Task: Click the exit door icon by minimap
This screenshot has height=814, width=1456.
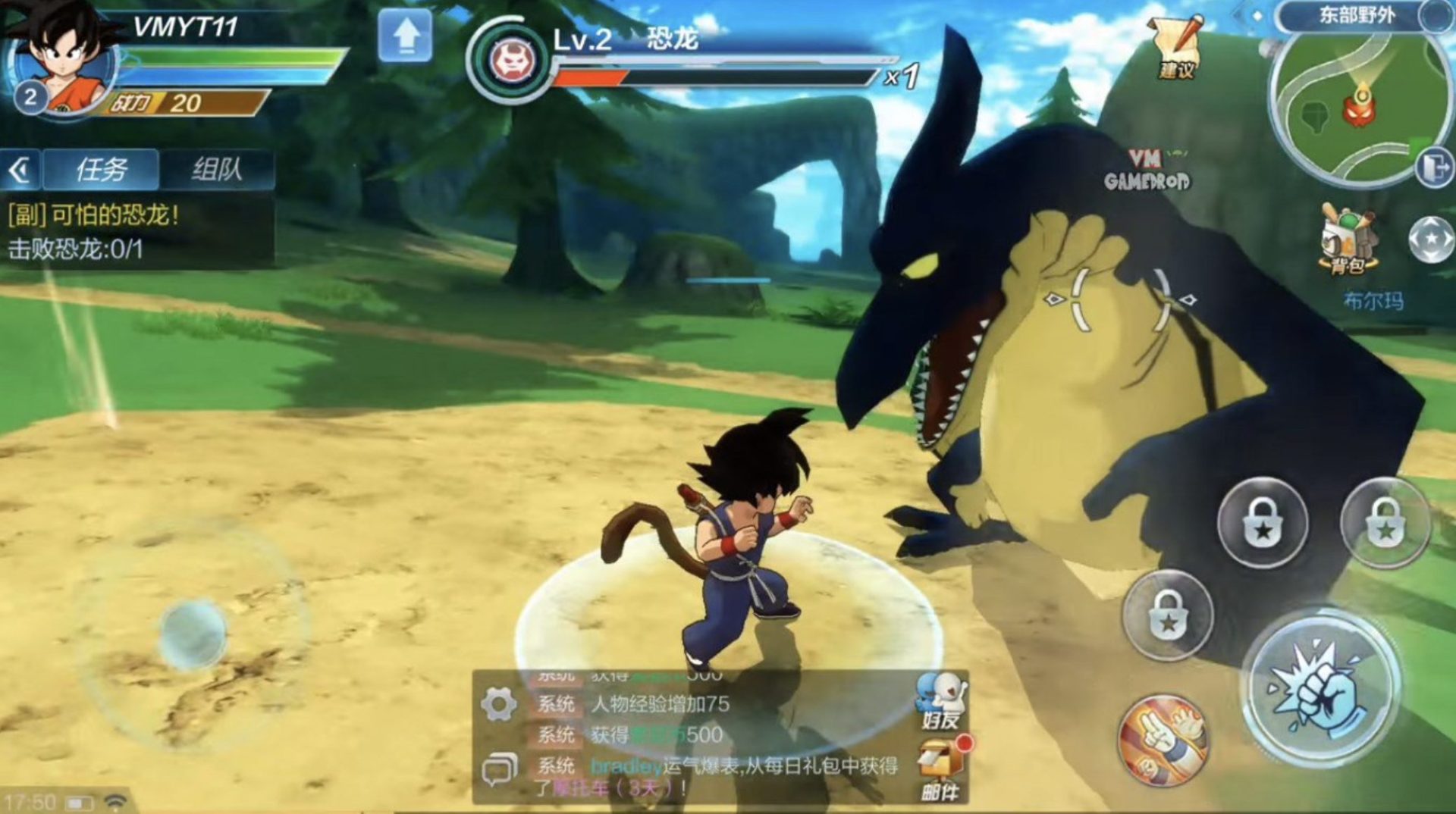Action: (x=1434, y=167)
